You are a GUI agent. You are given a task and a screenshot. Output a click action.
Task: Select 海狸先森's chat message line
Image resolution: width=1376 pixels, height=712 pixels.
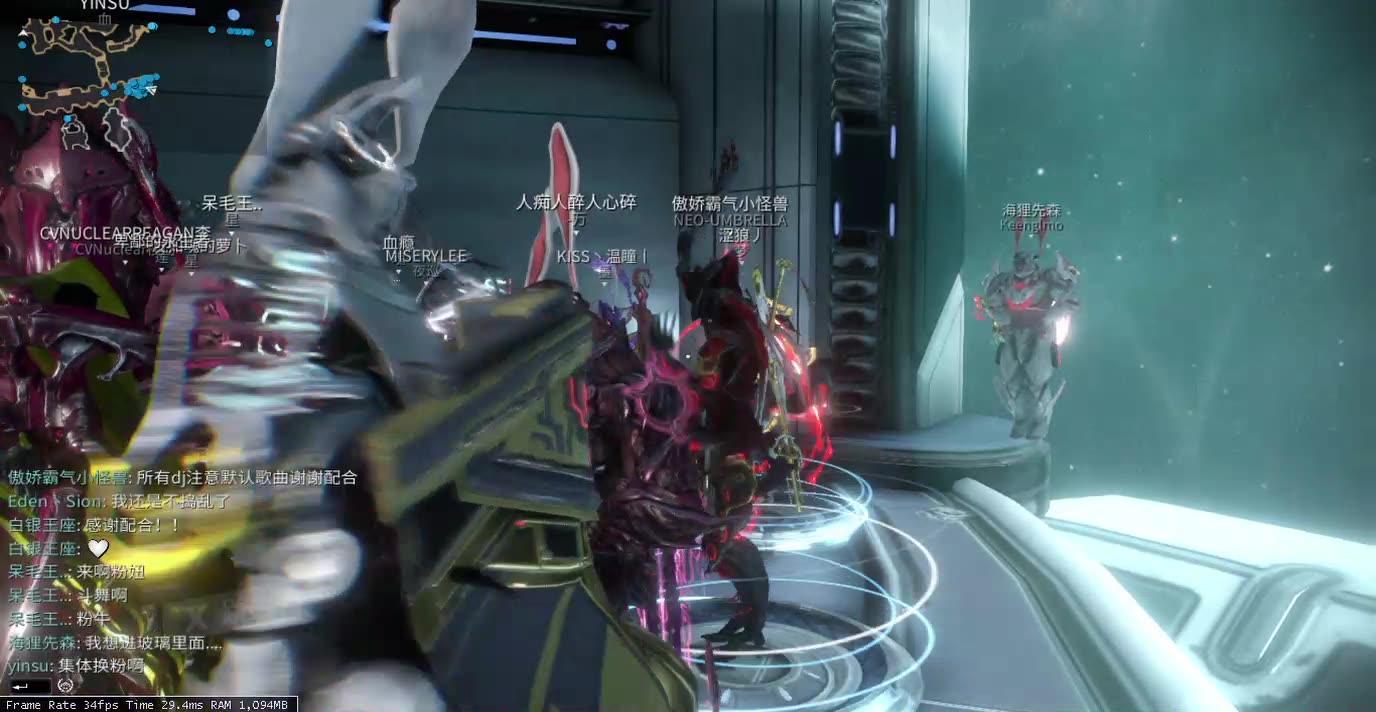[x=115, y=643]
